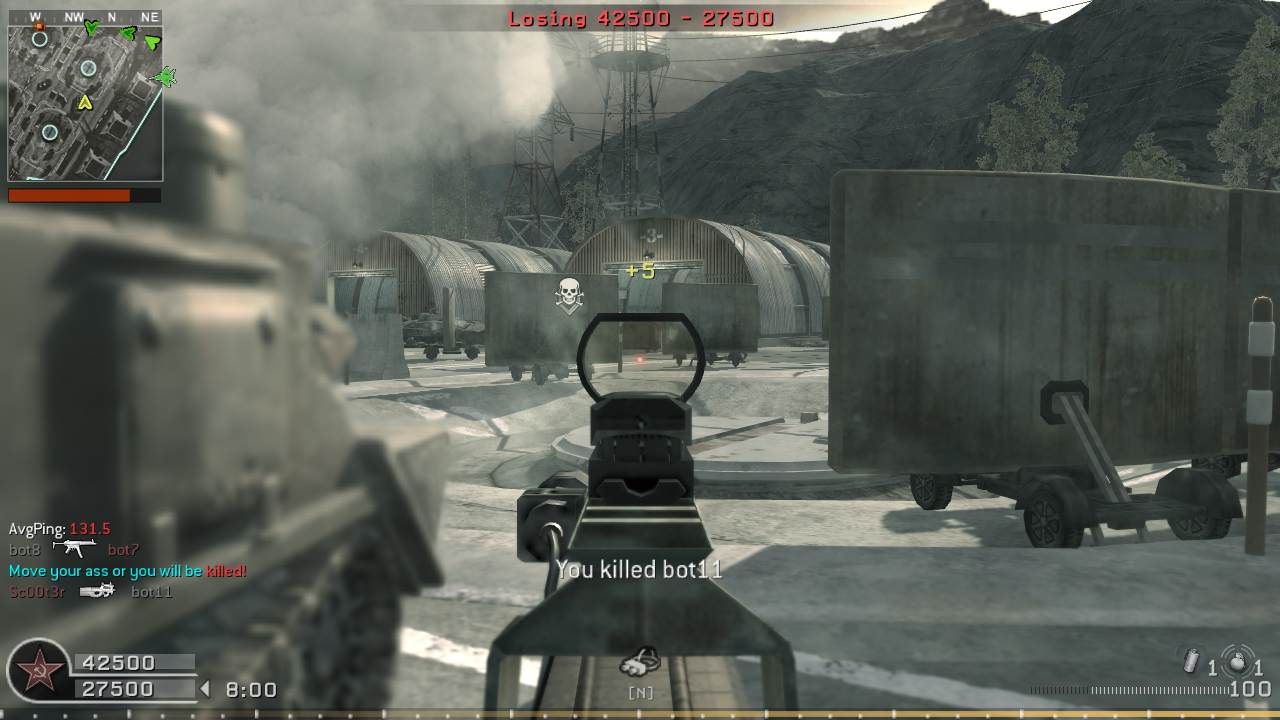Select the special grenade canister icon

pos(1191,662)
